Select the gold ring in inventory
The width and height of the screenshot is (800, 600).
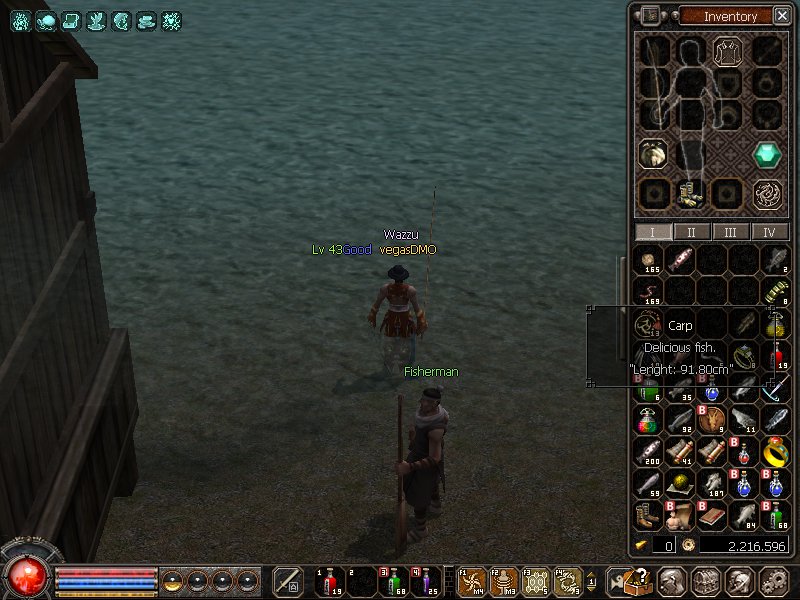776,453
